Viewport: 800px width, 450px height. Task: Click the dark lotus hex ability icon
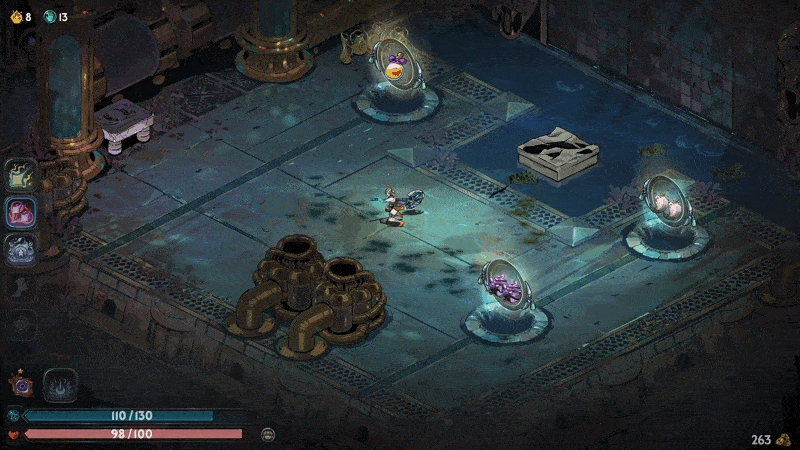(60, 385)
